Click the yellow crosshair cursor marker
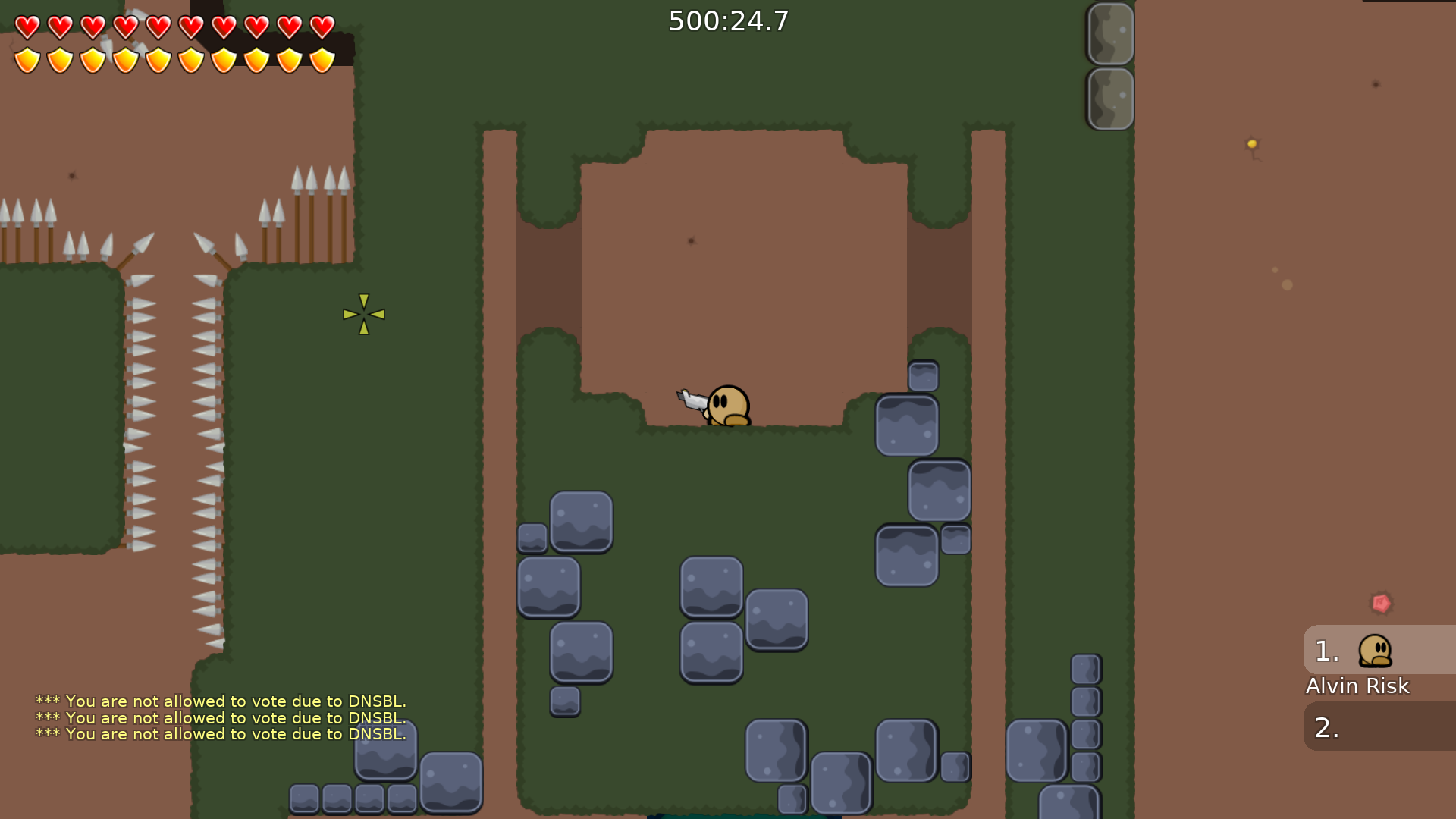 point(362,313)
